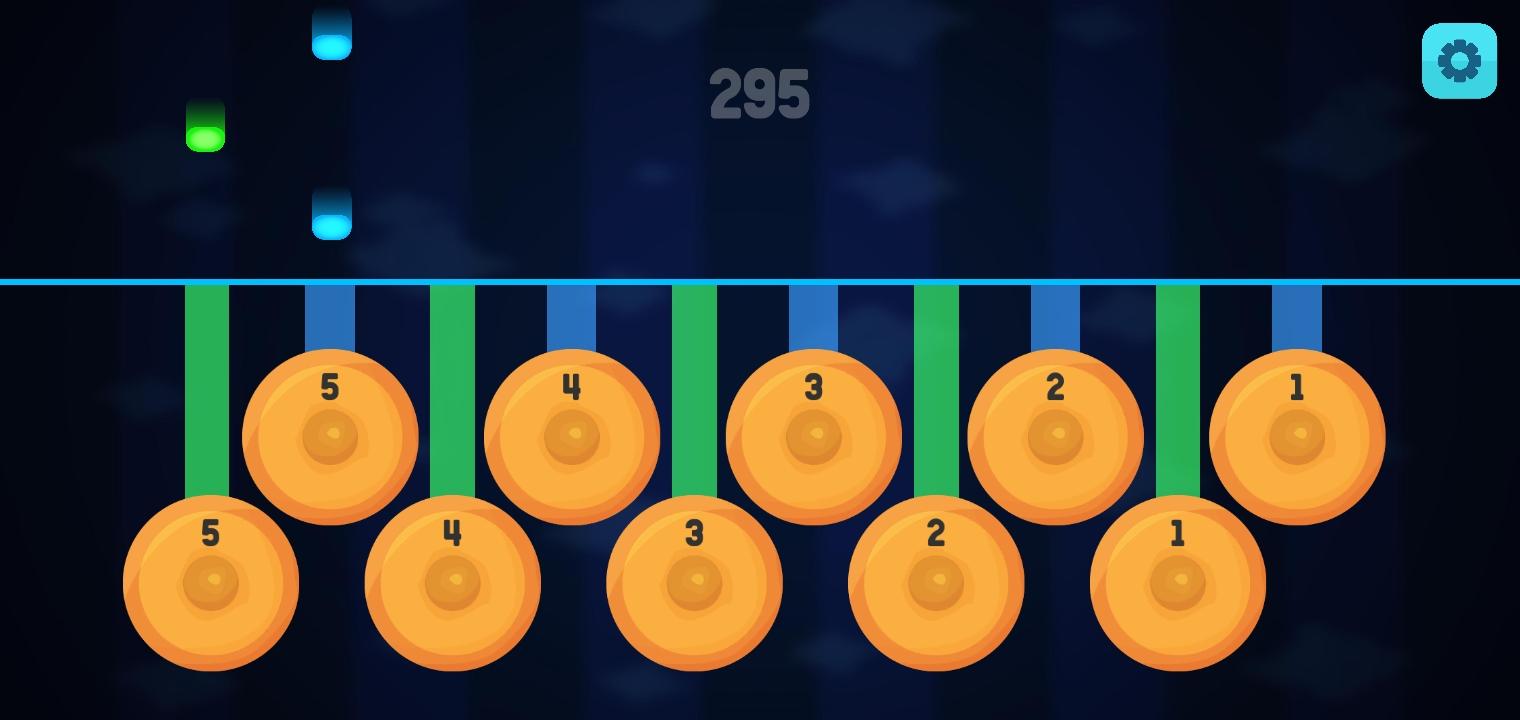Tap drum 4 hanging from the green bar

pos(453,583)
